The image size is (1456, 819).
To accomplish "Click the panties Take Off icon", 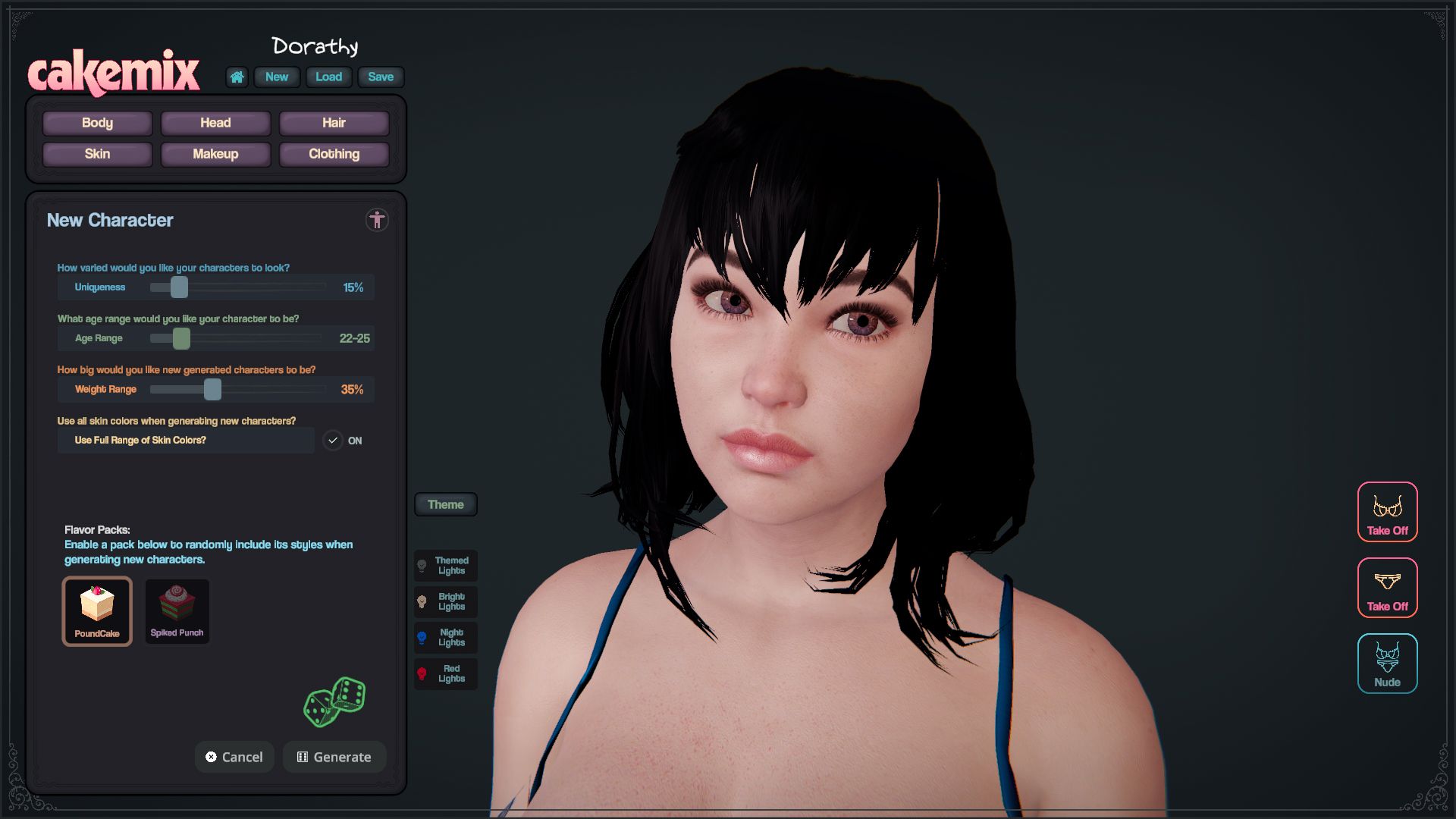I will pos(1387,588).
